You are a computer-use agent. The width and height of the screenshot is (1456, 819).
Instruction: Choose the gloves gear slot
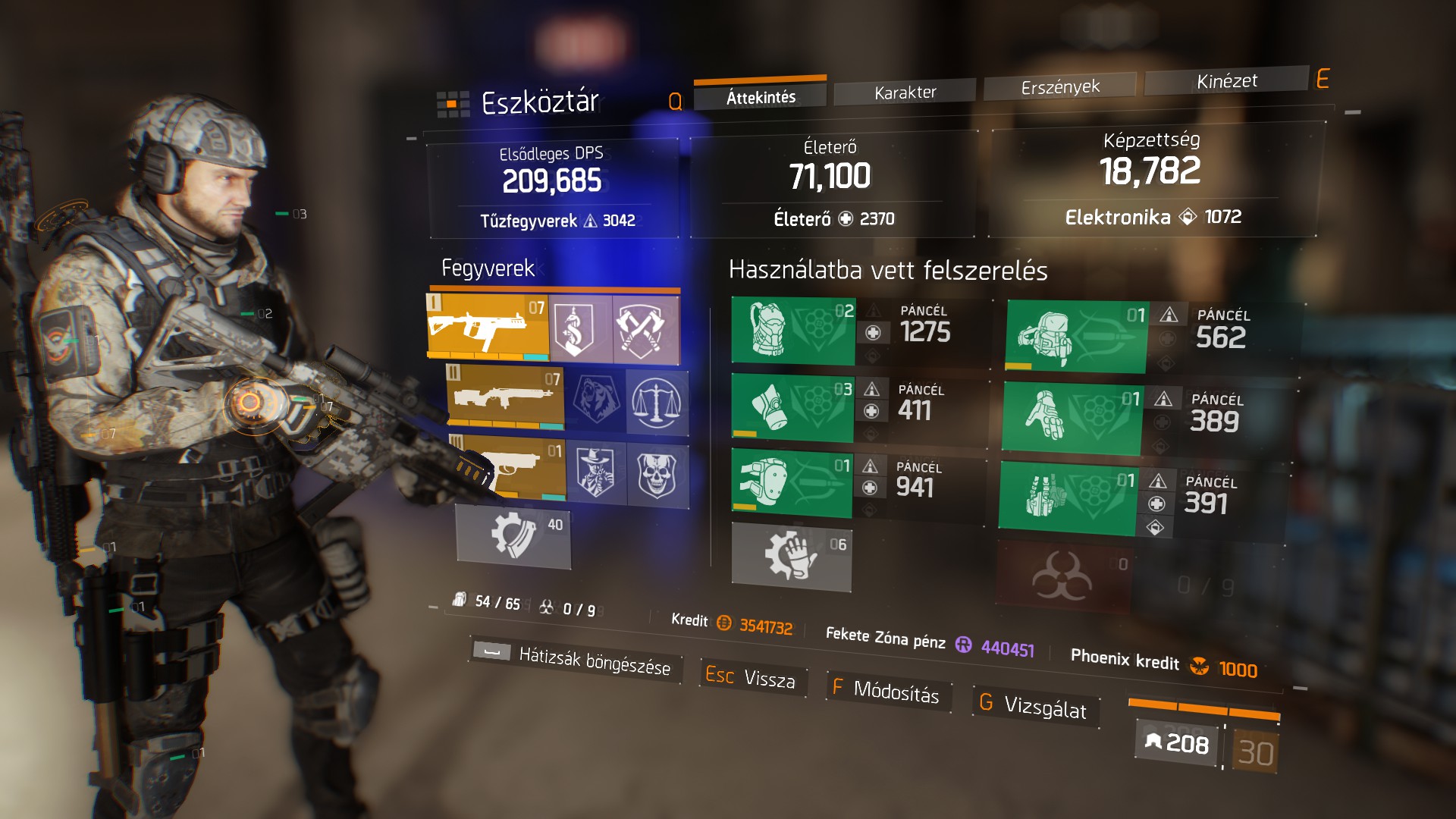(x=1072, y=417)
